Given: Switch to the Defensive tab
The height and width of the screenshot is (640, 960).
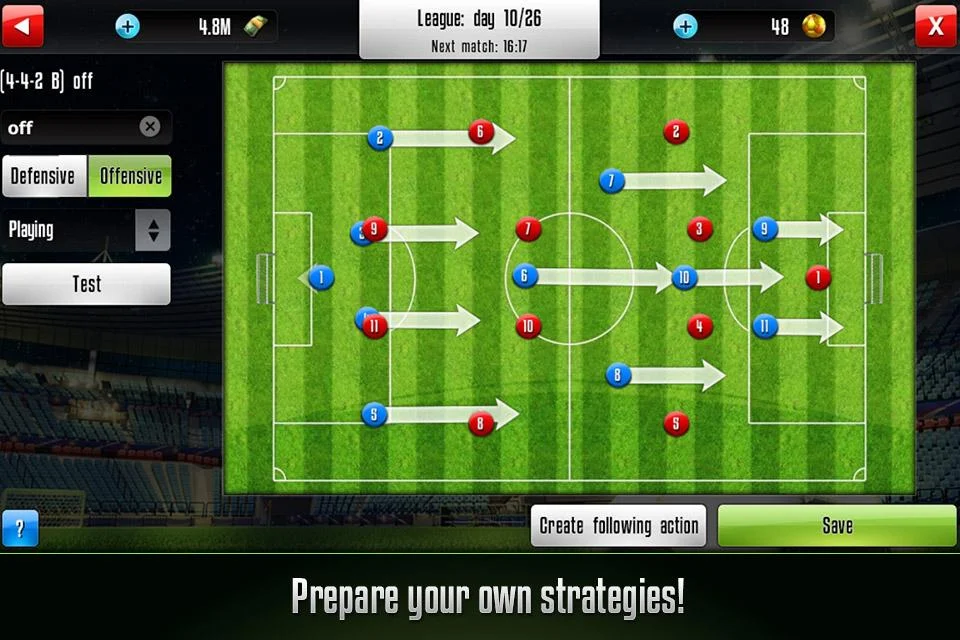Looking at the screenshot, I should 43,176.
